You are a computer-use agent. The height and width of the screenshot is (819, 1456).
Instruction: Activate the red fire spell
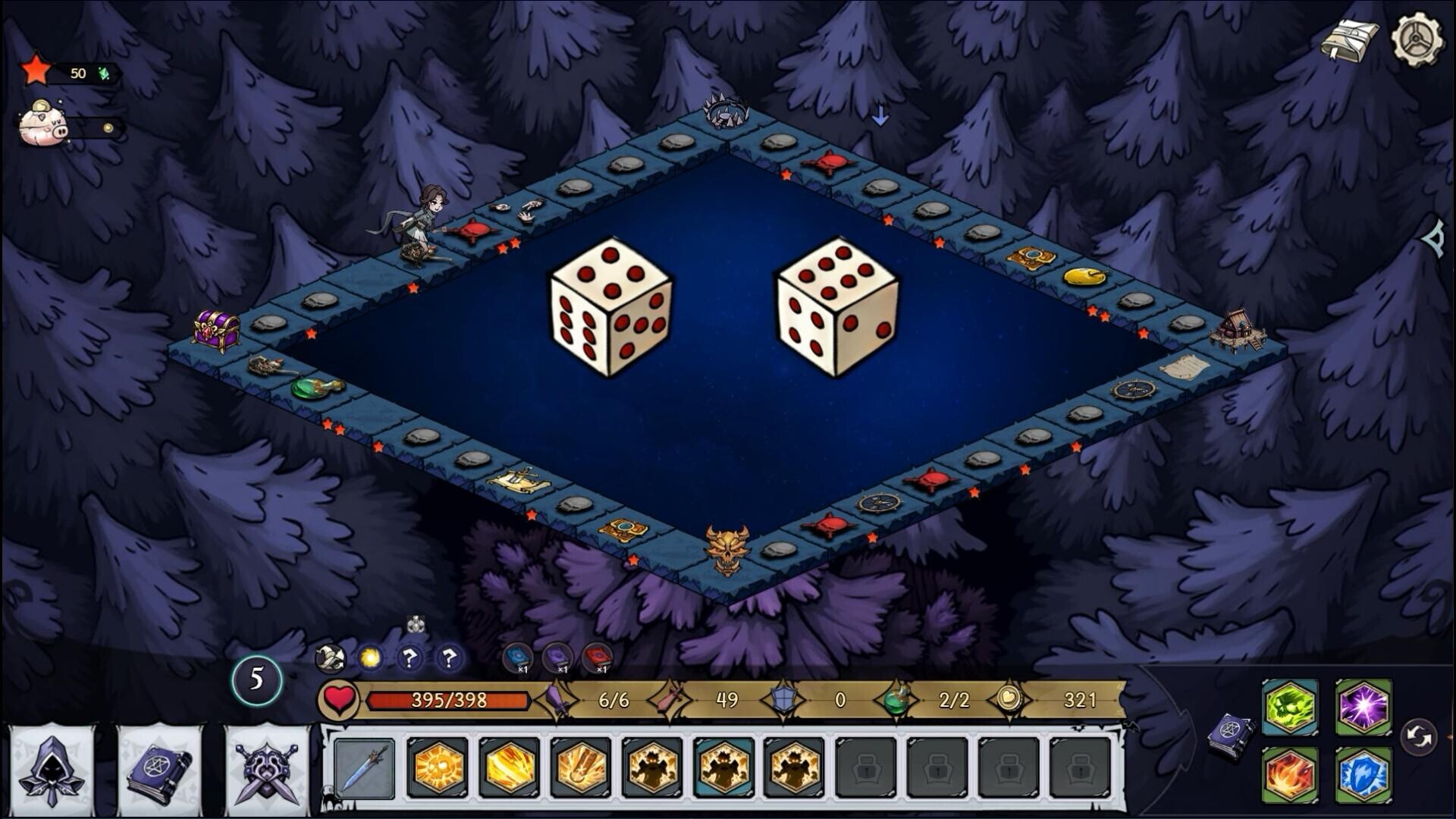(1290, 775)
